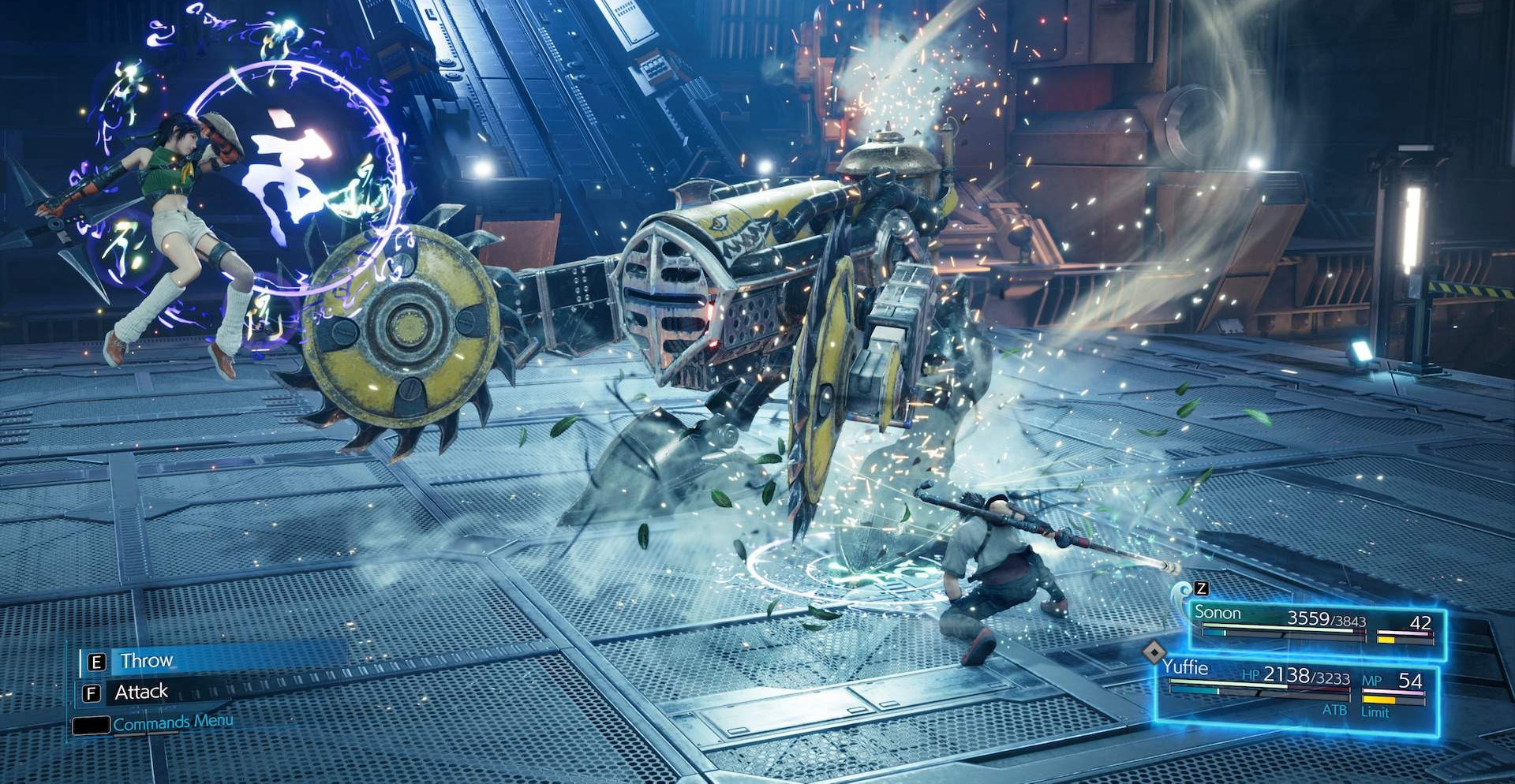This screenshot has width=1515, height=784.
Task: Select the Throw command
Action: (x=147, y=660)
